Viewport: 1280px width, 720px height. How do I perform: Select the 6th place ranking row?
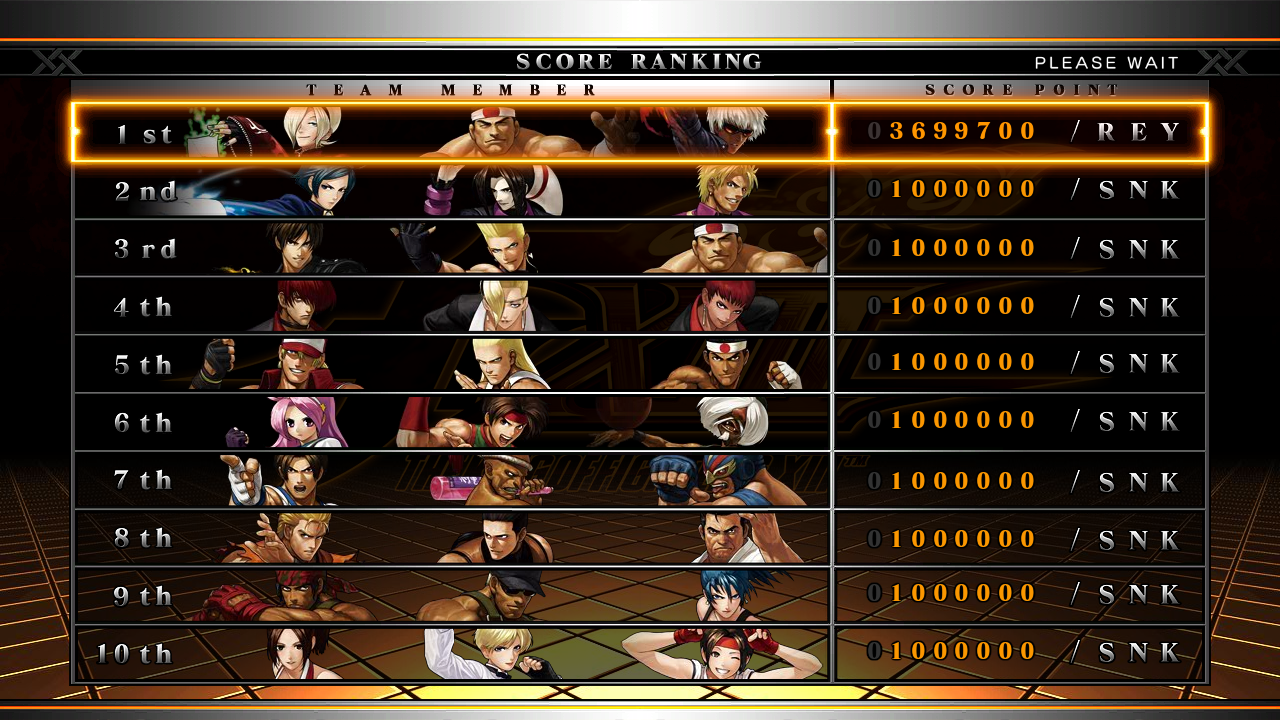[640, 422]
